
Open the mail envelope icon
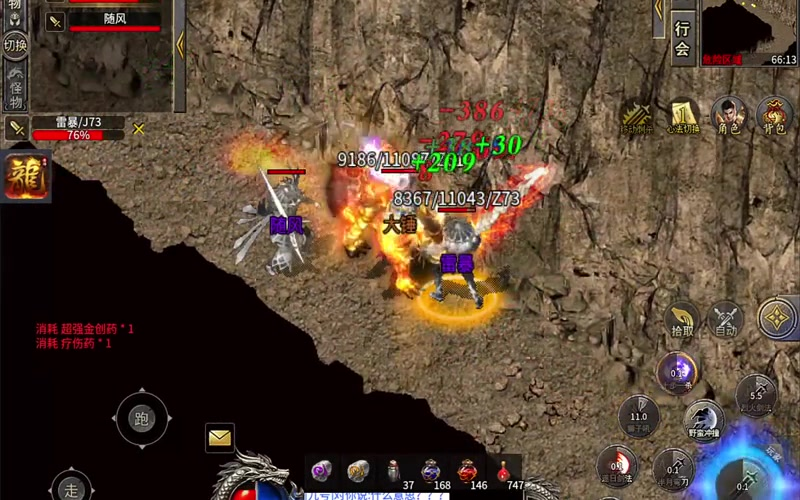[220, 437]
